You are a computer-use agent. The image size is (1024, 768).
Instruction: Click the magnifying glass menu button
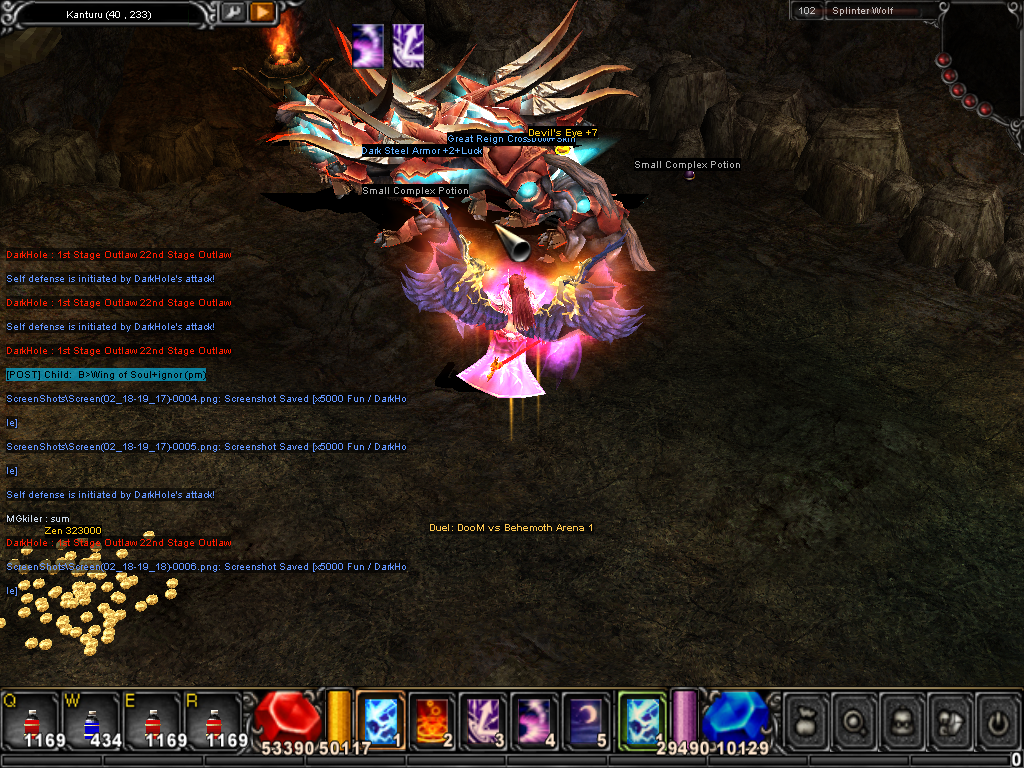point(855,720)
